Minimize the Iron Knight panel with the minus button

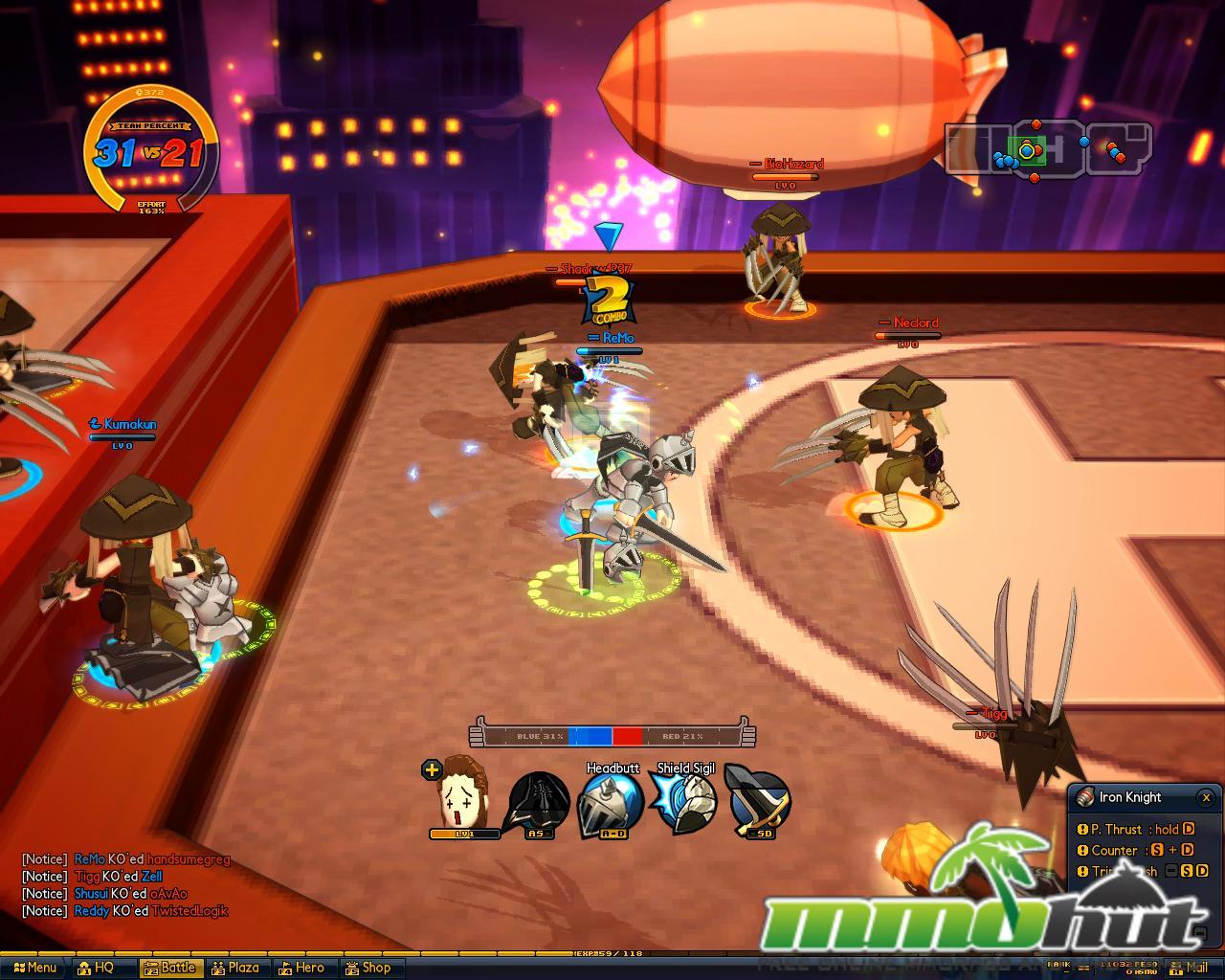tap(1198, 933)
